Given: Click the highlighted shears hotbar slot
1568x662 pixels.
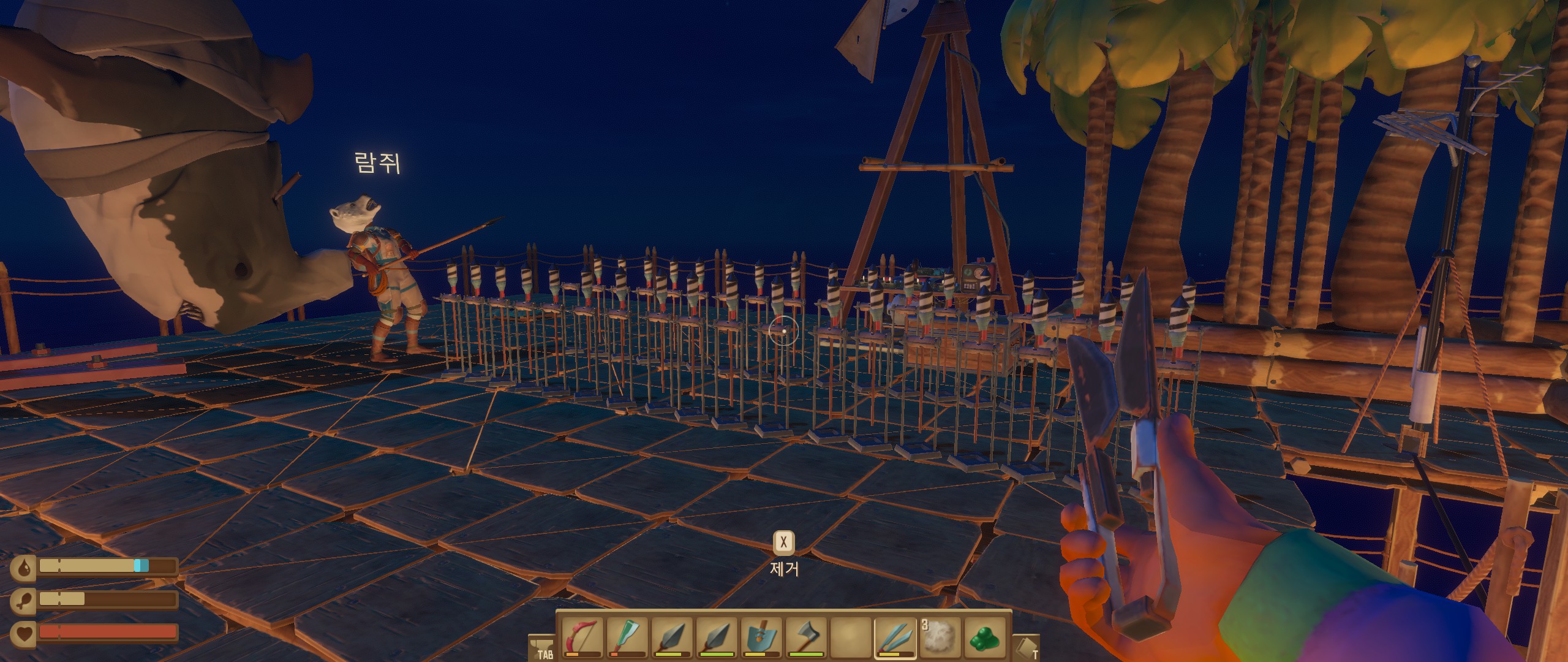Looking at the screenshot, I should tap(895, 637).
